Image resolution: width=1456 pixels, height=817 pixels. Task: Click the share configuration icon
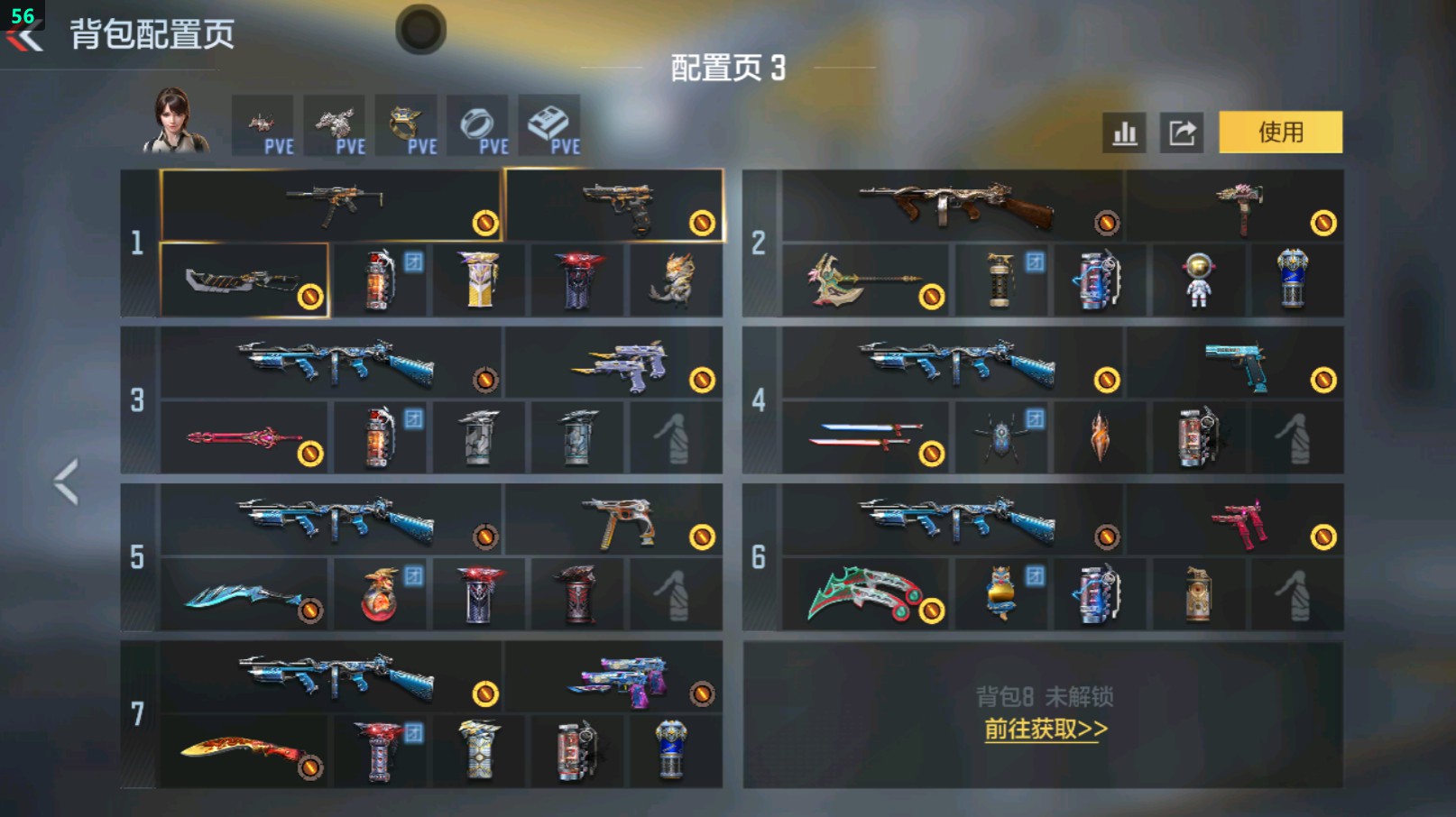click(1183, 132)
